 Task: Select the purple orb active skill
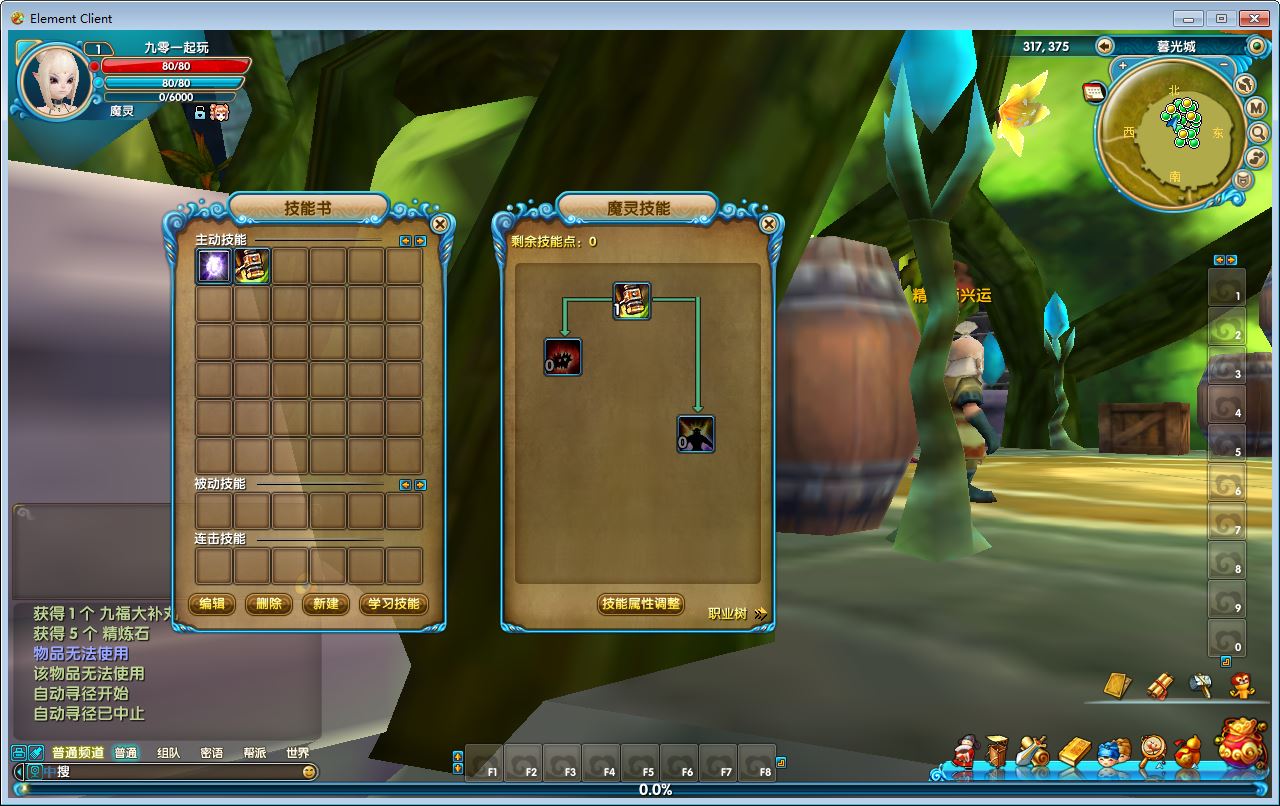coord(214,266)
